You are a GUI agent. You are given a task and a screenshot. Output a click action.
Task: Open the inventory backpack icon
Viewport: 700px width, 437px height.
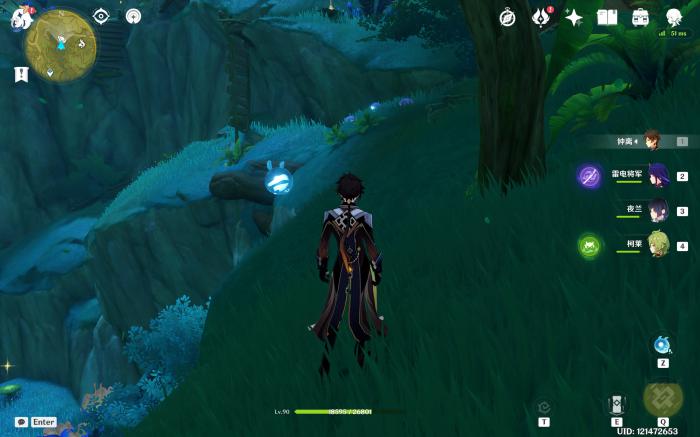640,18
